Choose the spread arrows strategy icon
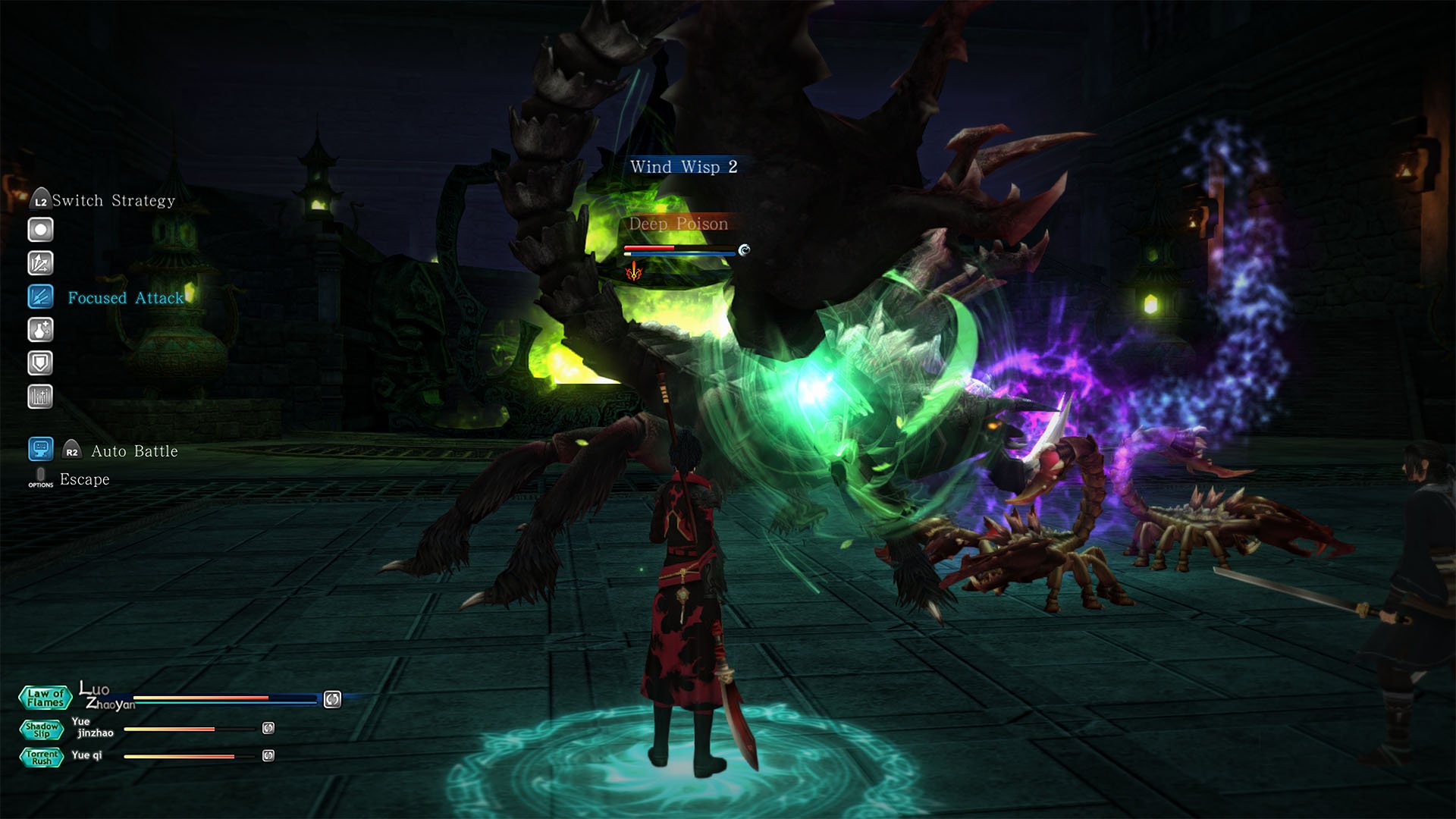 coord(40,263)
